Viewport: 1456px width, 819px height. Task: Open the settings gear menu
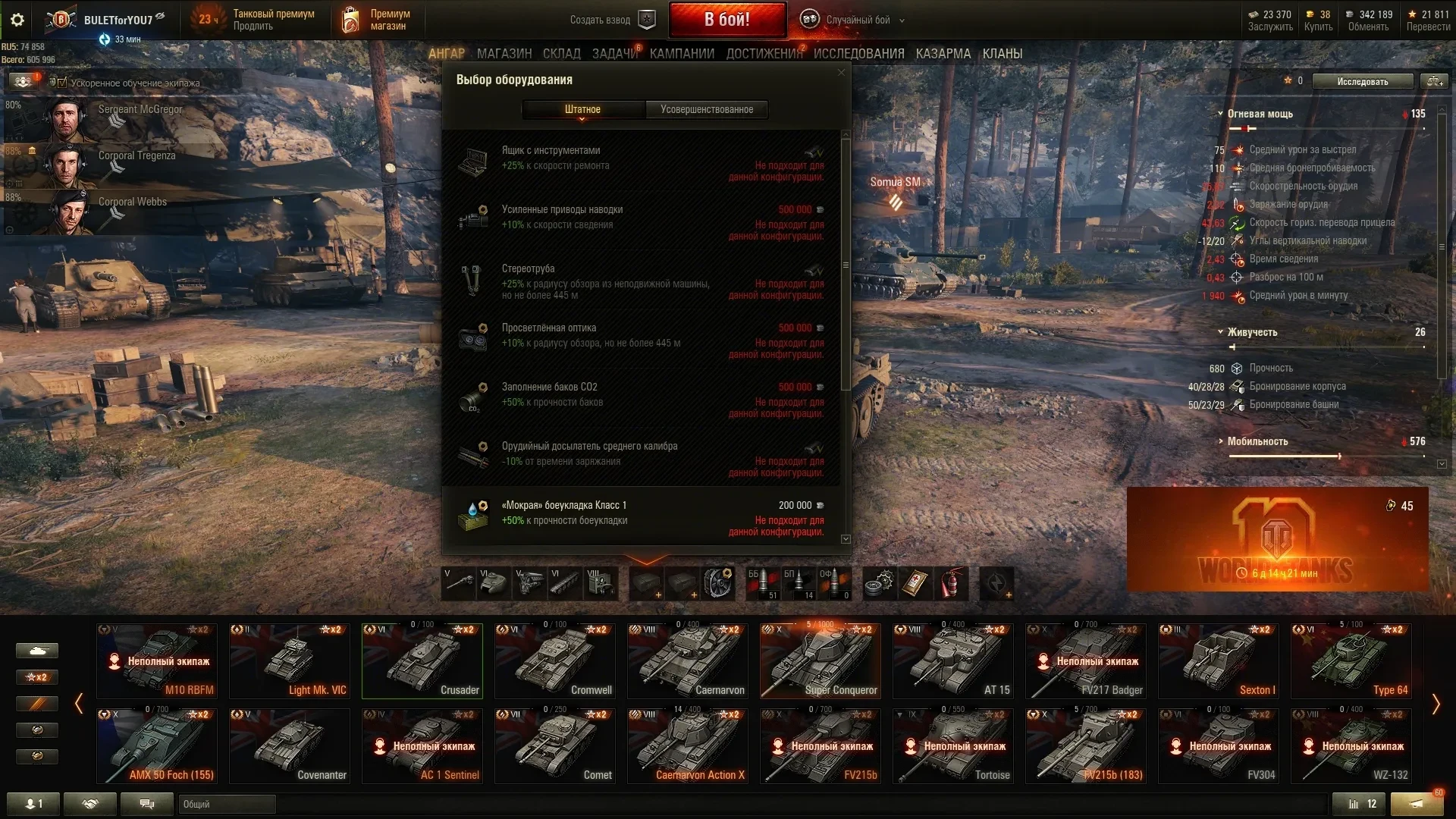pyautogui.click(x=17, y=20)
